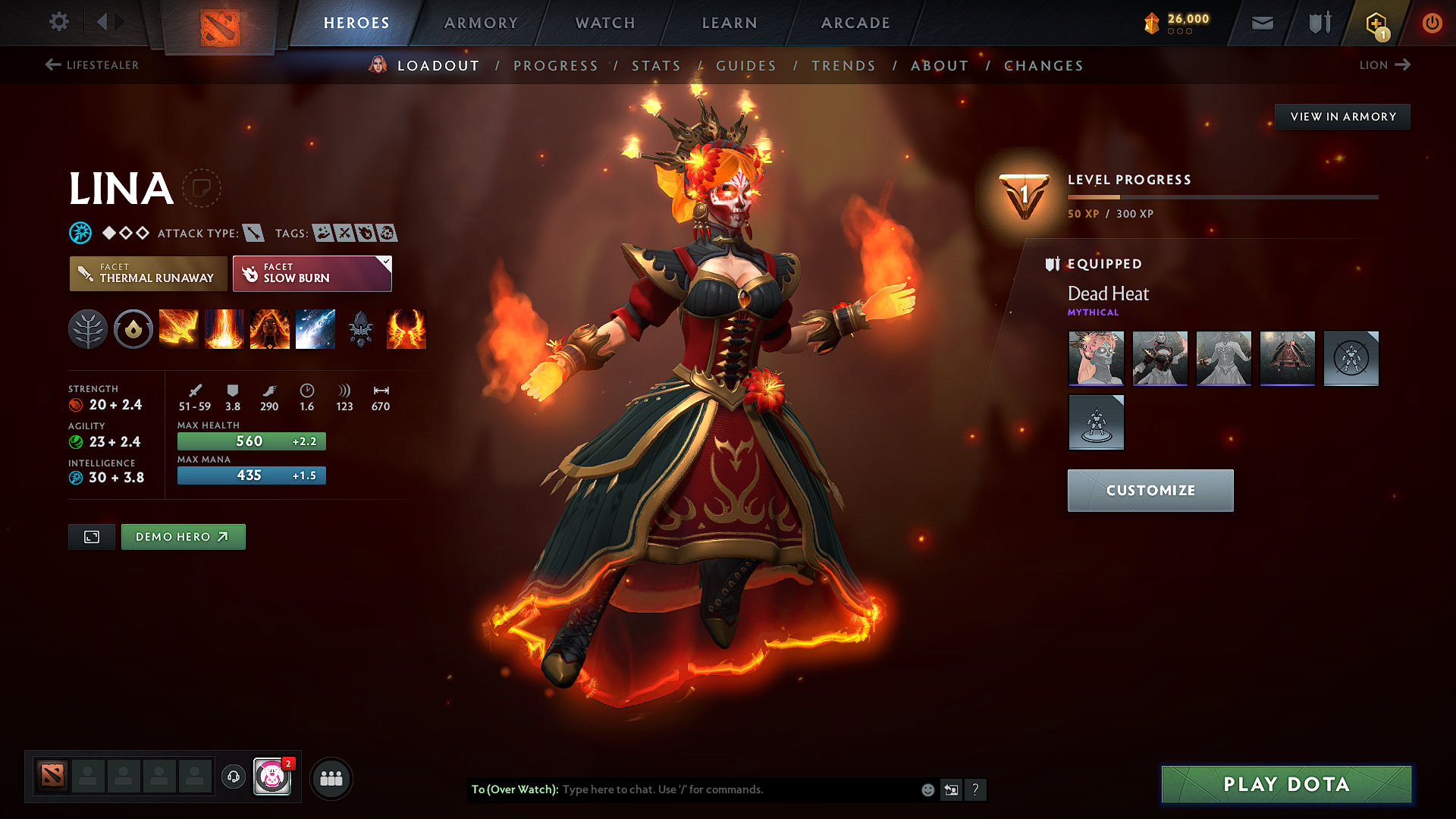Screen dimensions: 1456x819
Task: Open the Guides section
Action: [746, 66]
